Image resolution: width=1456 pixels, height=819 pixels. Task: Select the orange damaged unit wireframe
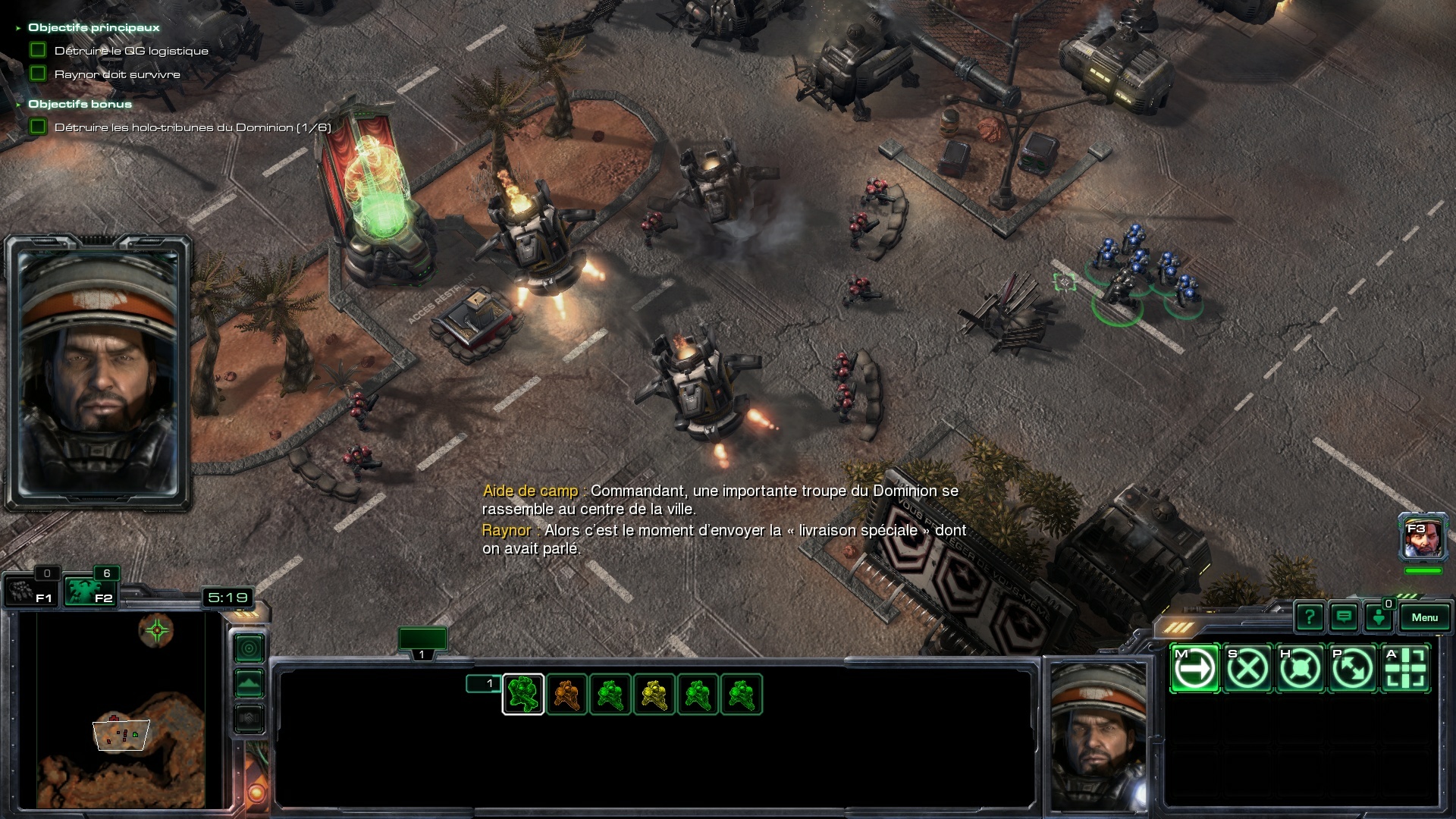566,694
